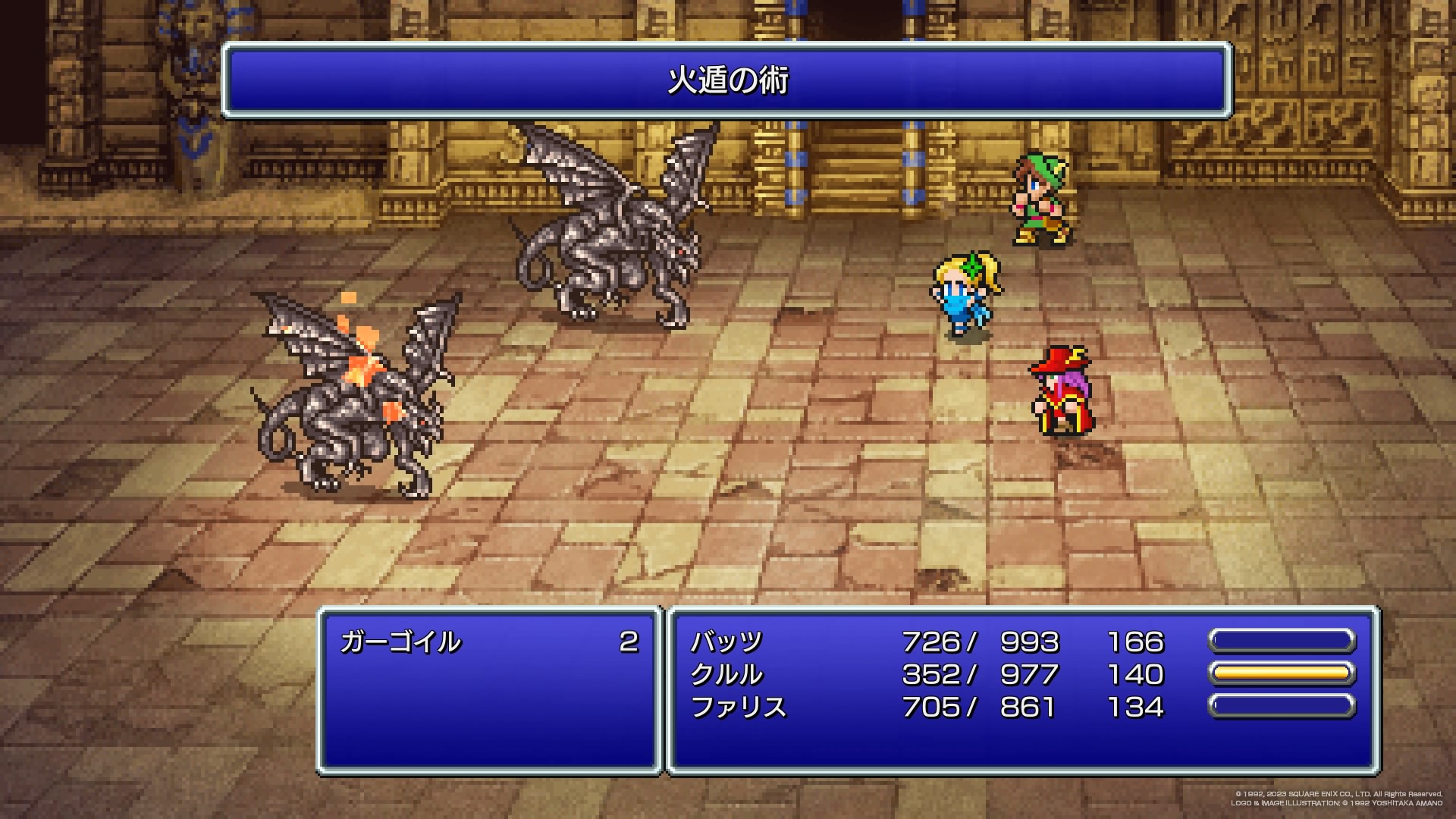Choose バッツ in the party list
Viewport: 1456px width, 819px height.
pyautogui.click(x=726, y=642)
